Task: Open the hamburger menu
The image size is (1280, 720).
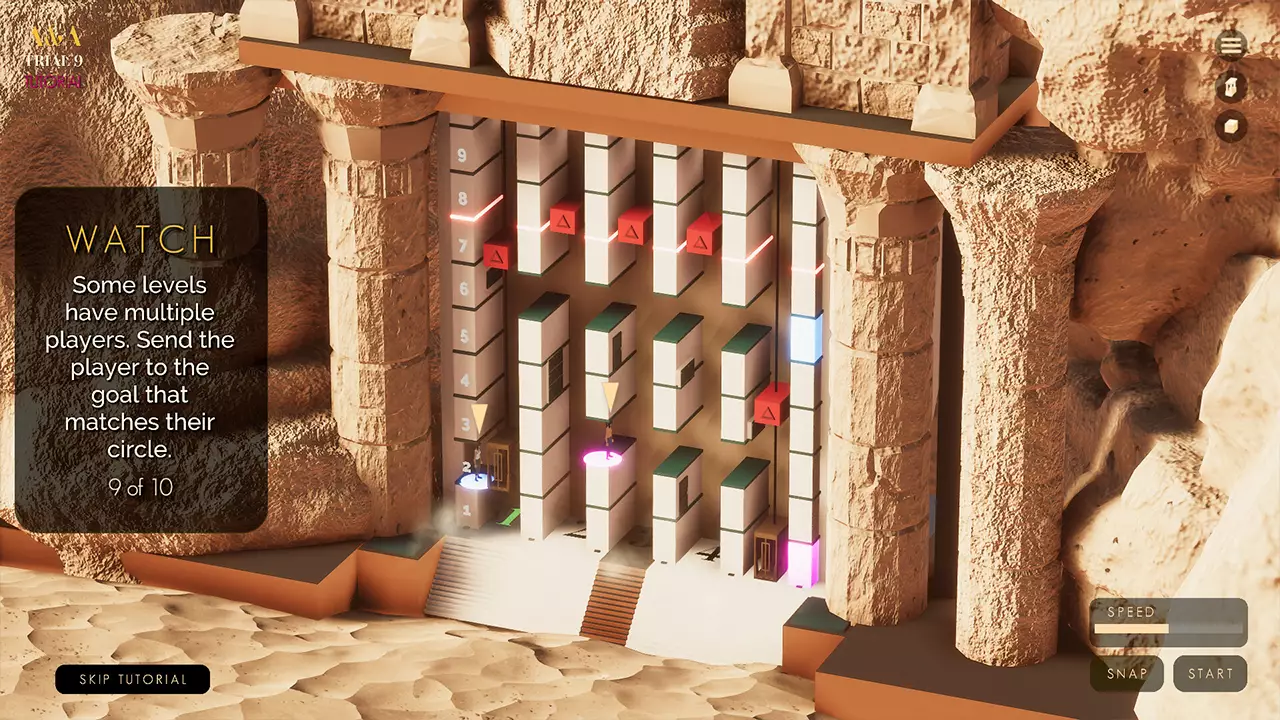Action: tap(1231, 45)
